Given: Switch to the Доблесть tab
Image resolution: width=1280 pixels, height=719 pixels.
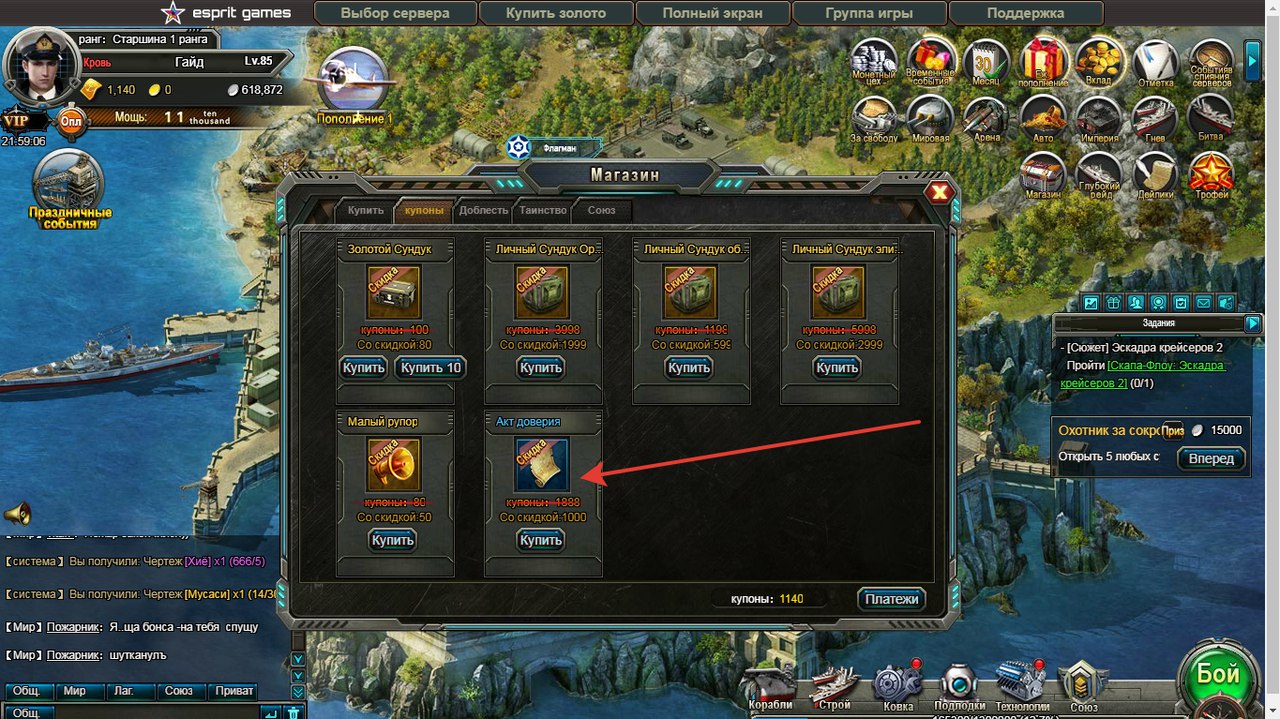Looking at the screenshot, I should coord(483,210).
